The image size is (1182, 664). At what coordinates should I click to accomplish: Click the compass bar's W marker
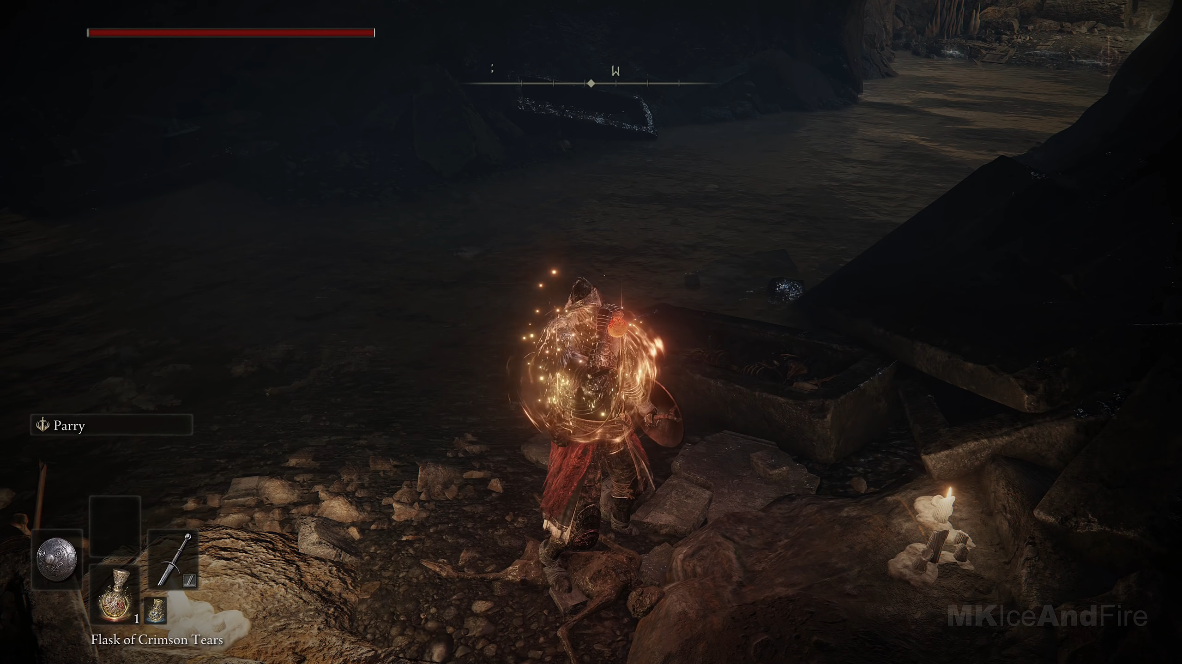[616, 71]
